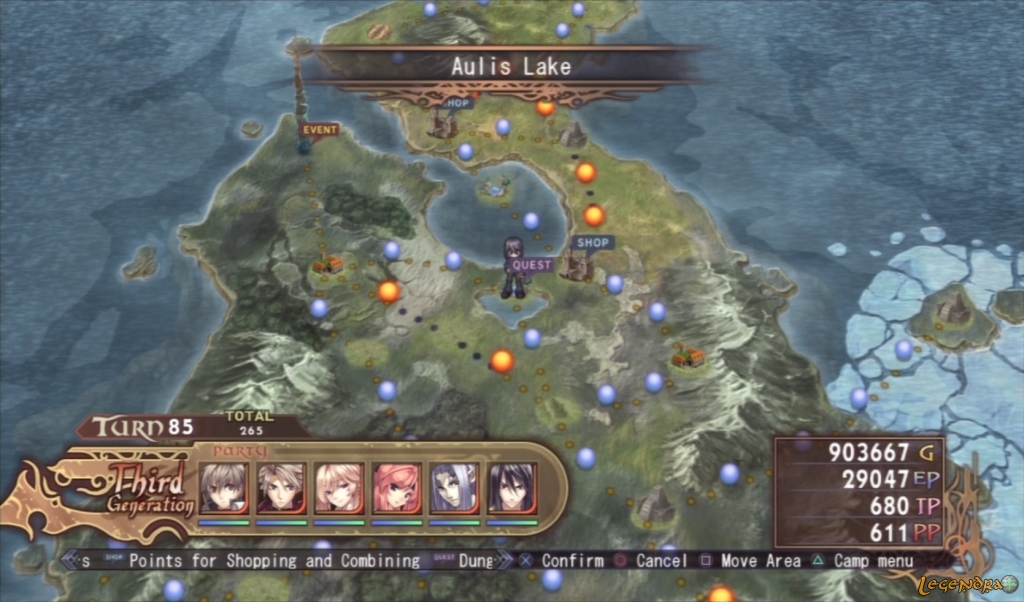
Task: Select the blonde-haired party member portrait
Action: (x=339, y=487)
